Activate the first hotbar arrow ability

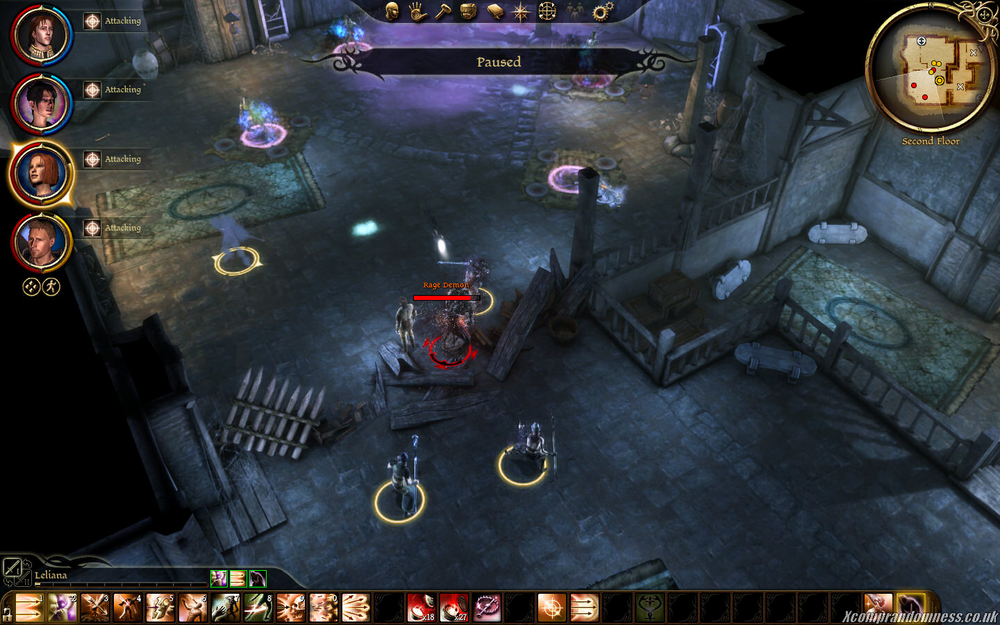click(x=30, y=607)
